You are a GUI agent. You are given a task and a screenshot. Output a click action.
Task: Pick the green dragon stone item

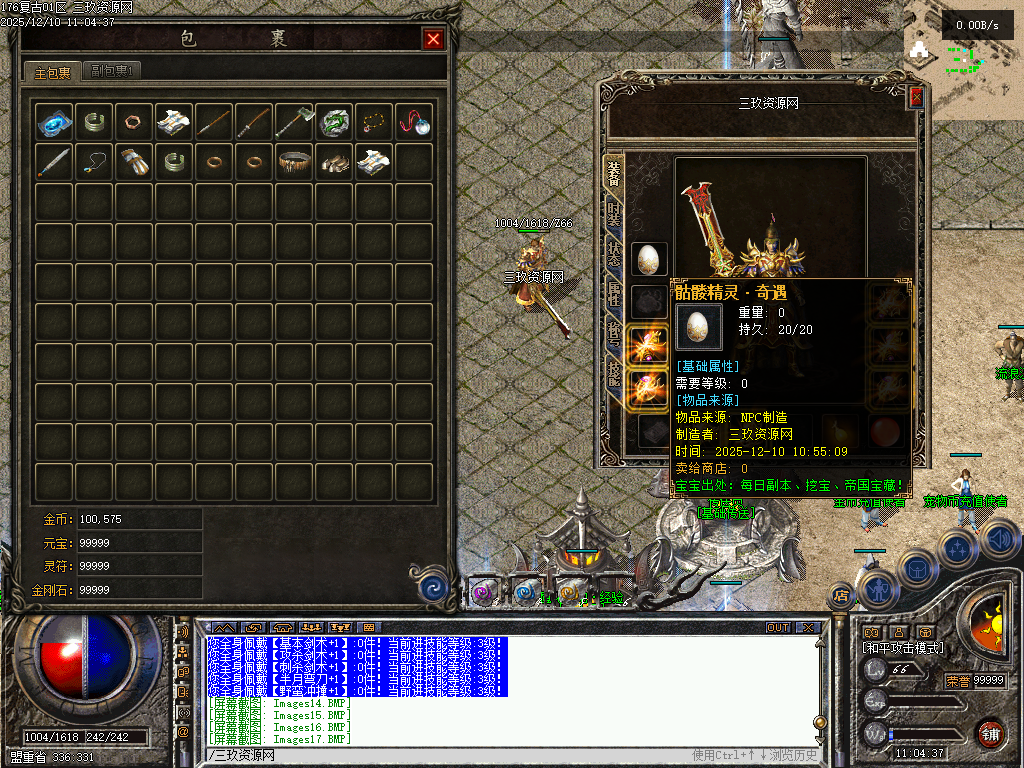334,122
